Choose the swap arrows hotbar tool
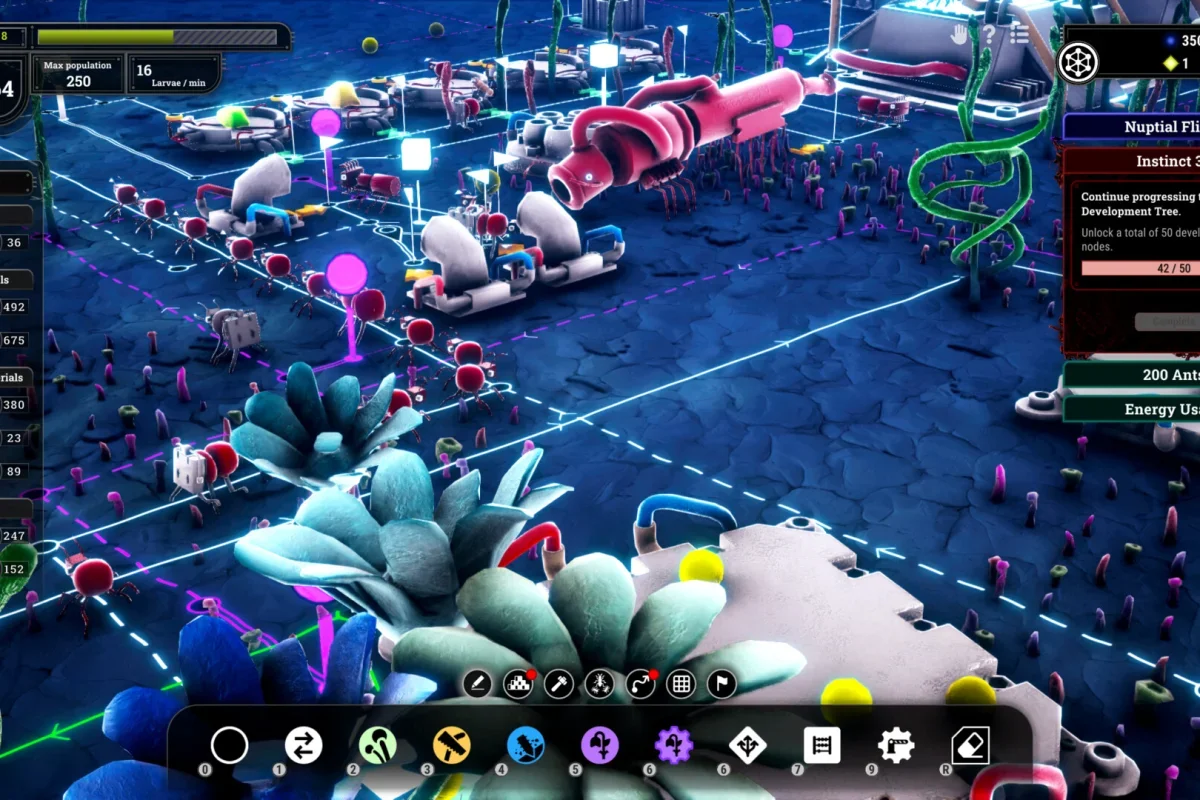Image resolution: width=1200 pixels, height=800 pixels. [x=303, y=745]
